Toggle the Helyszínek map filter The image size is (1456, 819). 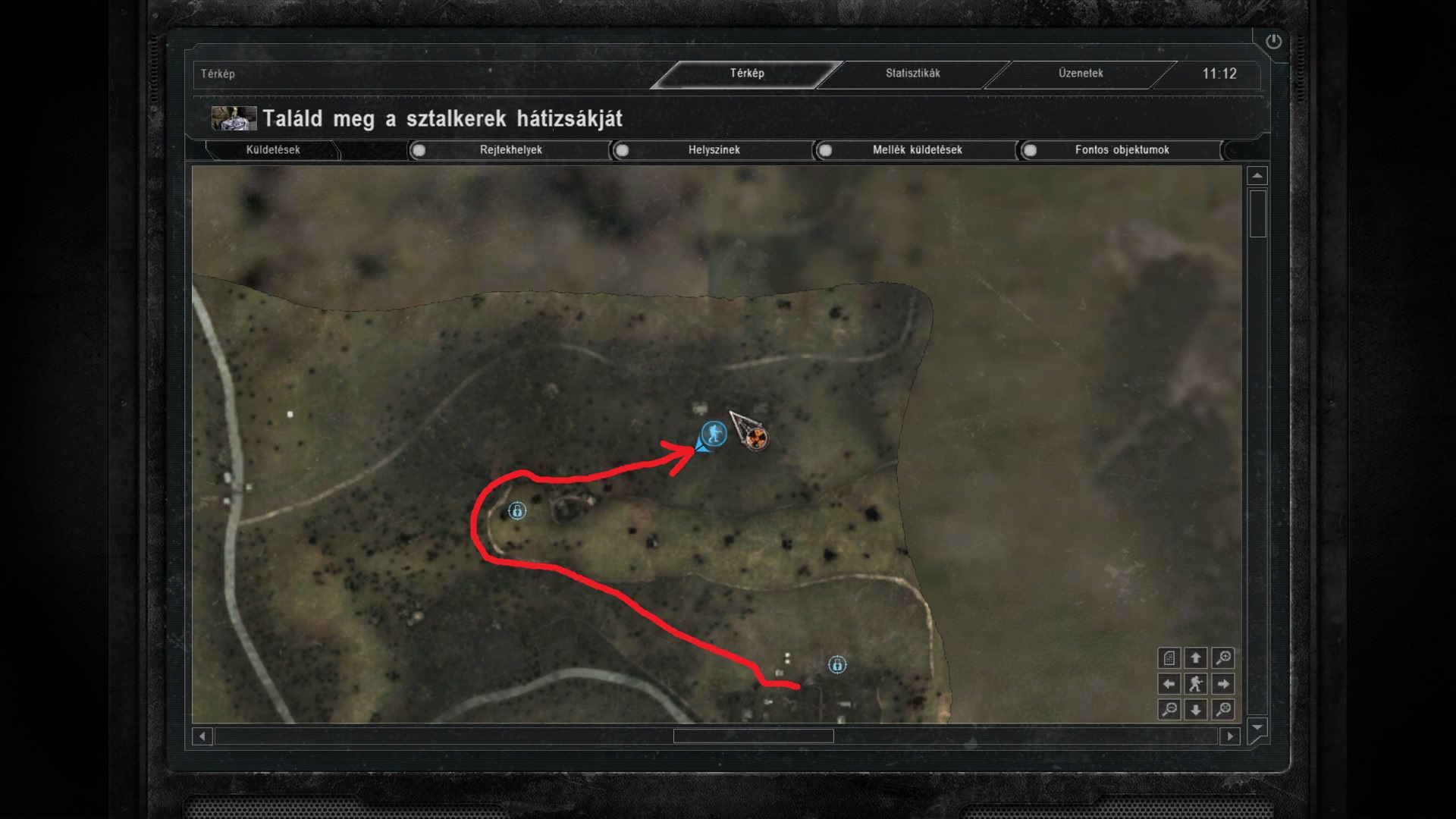point(622,150)
